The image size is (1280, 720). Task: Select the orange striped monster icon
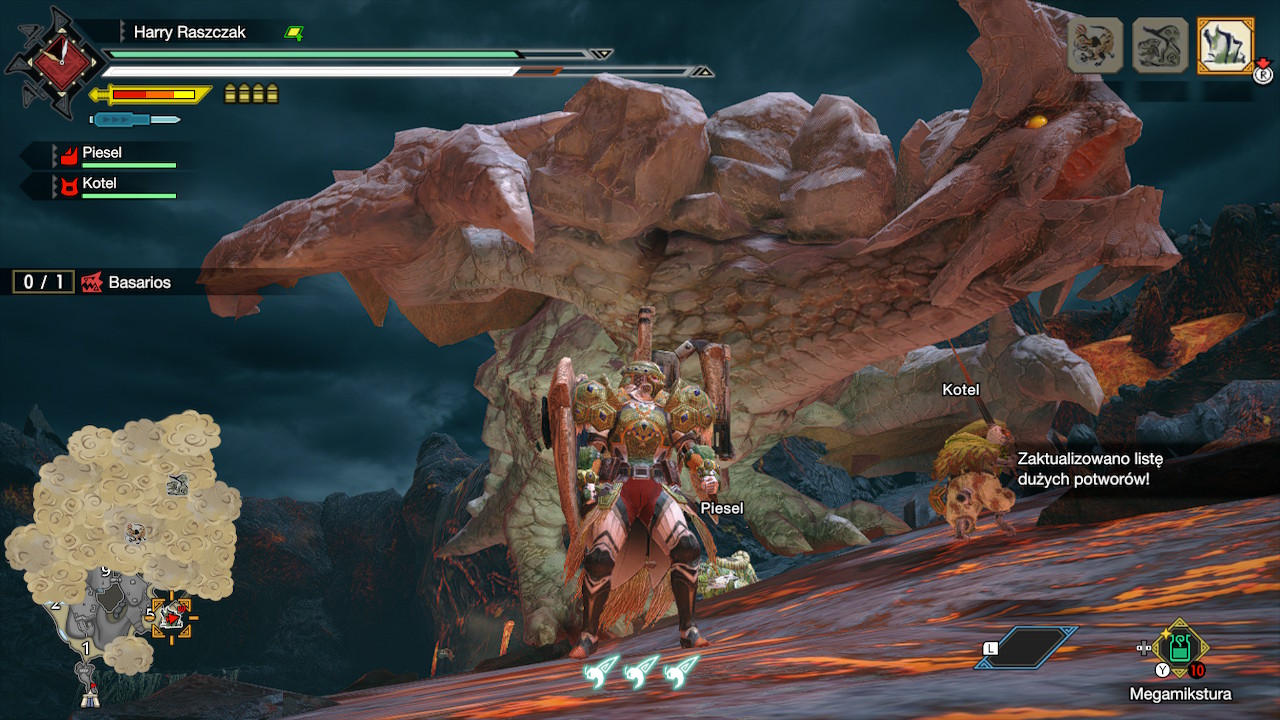[x=1096, y=45]
